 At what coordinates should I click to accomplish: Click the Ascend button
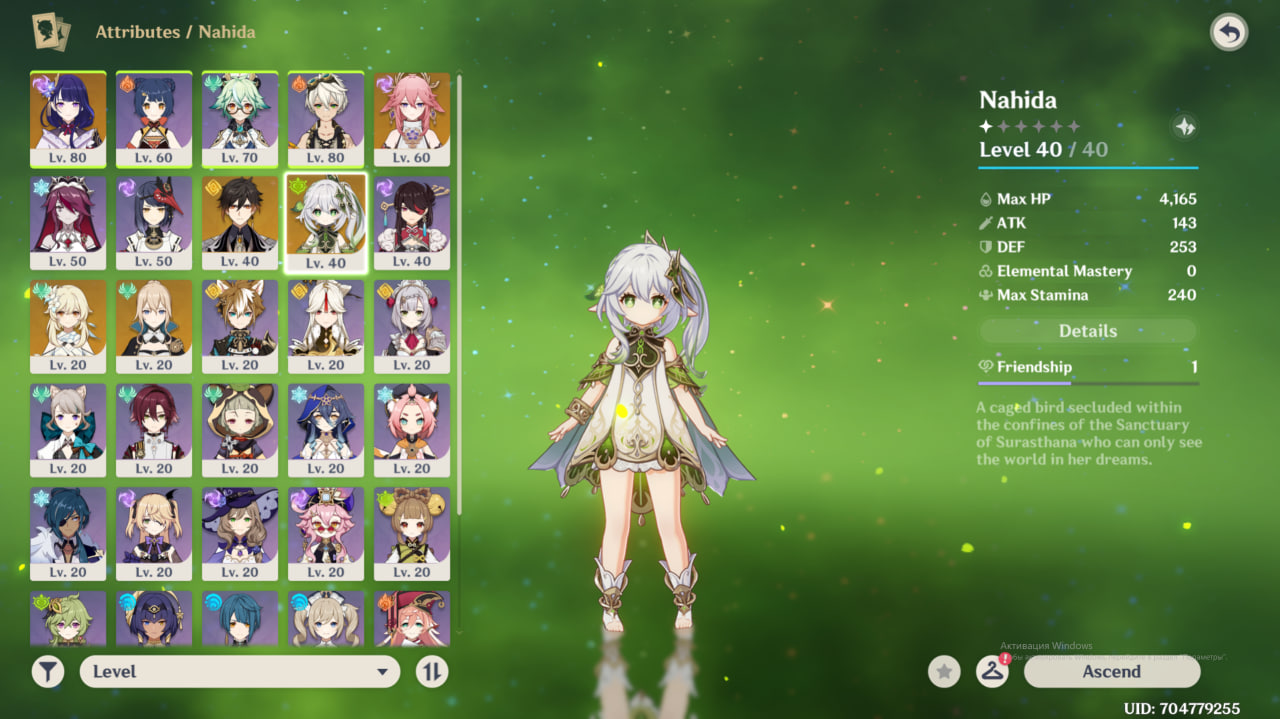coord(1111,672)
